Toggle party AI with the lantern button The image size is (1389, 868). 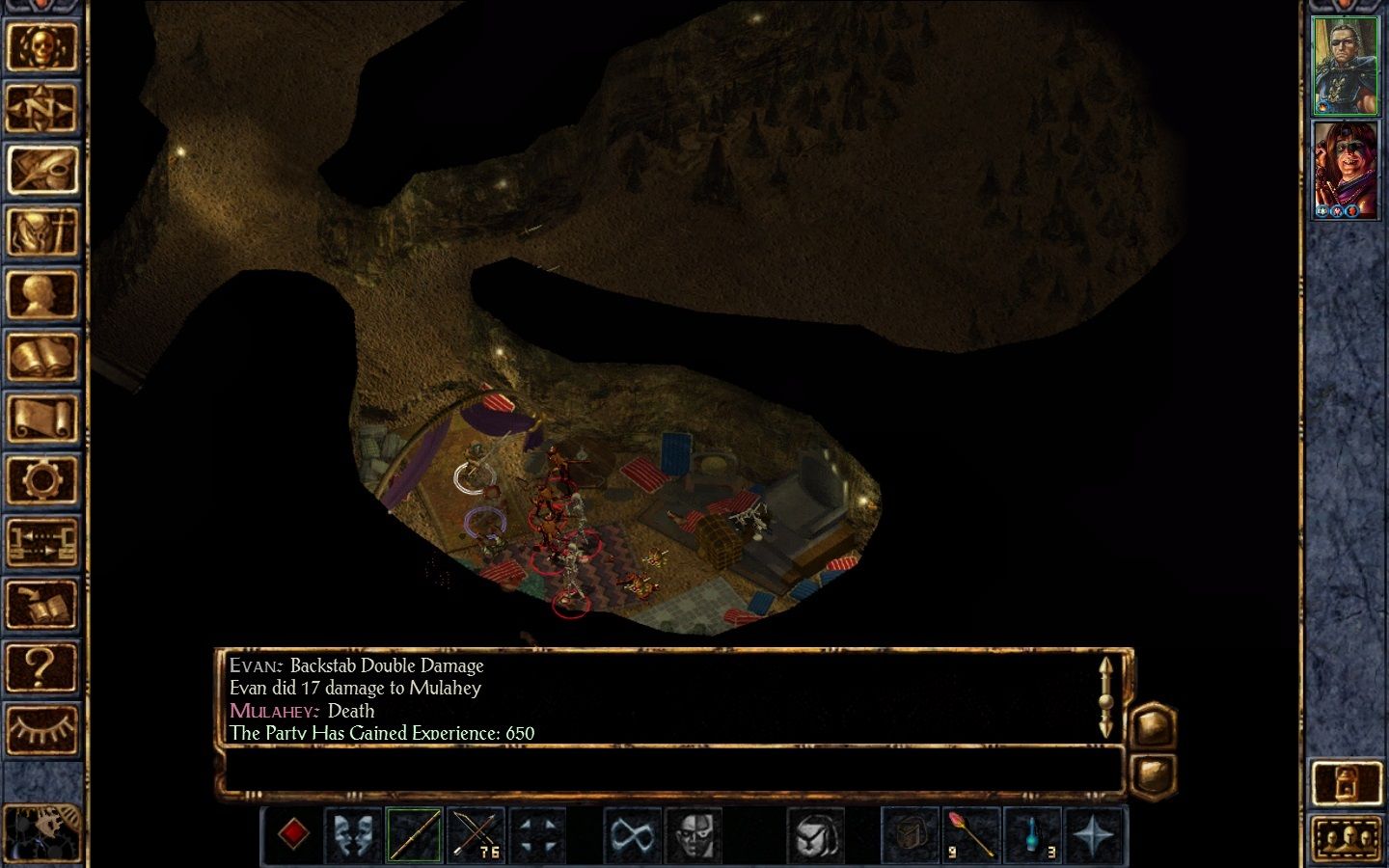[1346, 783]
